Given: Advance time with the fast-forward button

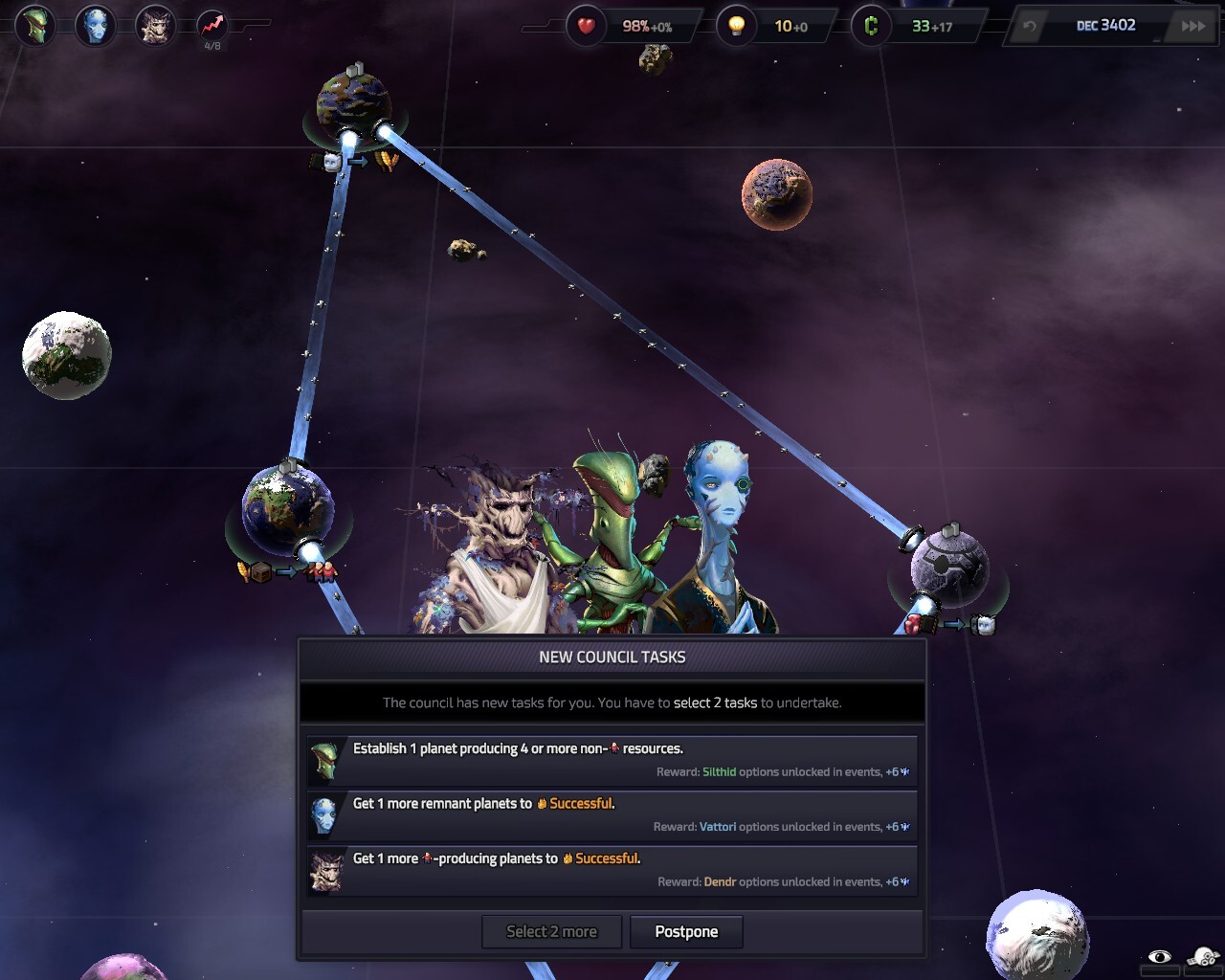Looking at the screenshot, I should tap(1193, 26).
